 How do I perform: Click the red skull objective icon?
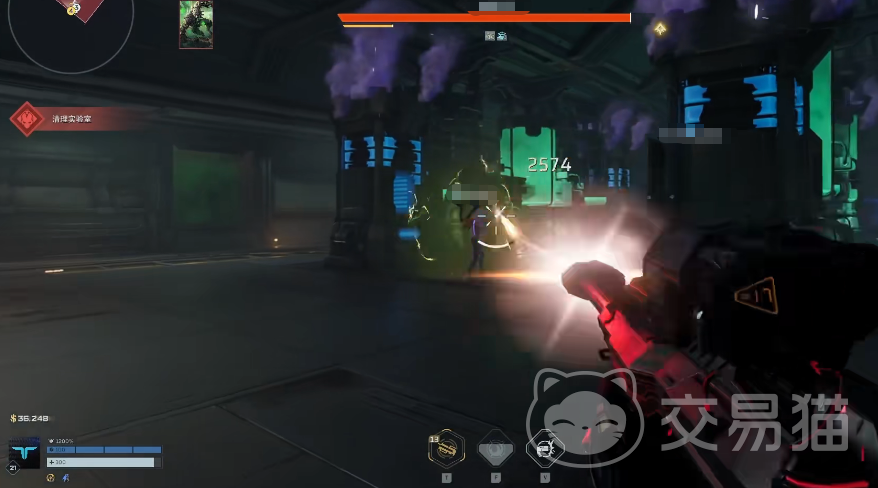(x=25, y=119)
